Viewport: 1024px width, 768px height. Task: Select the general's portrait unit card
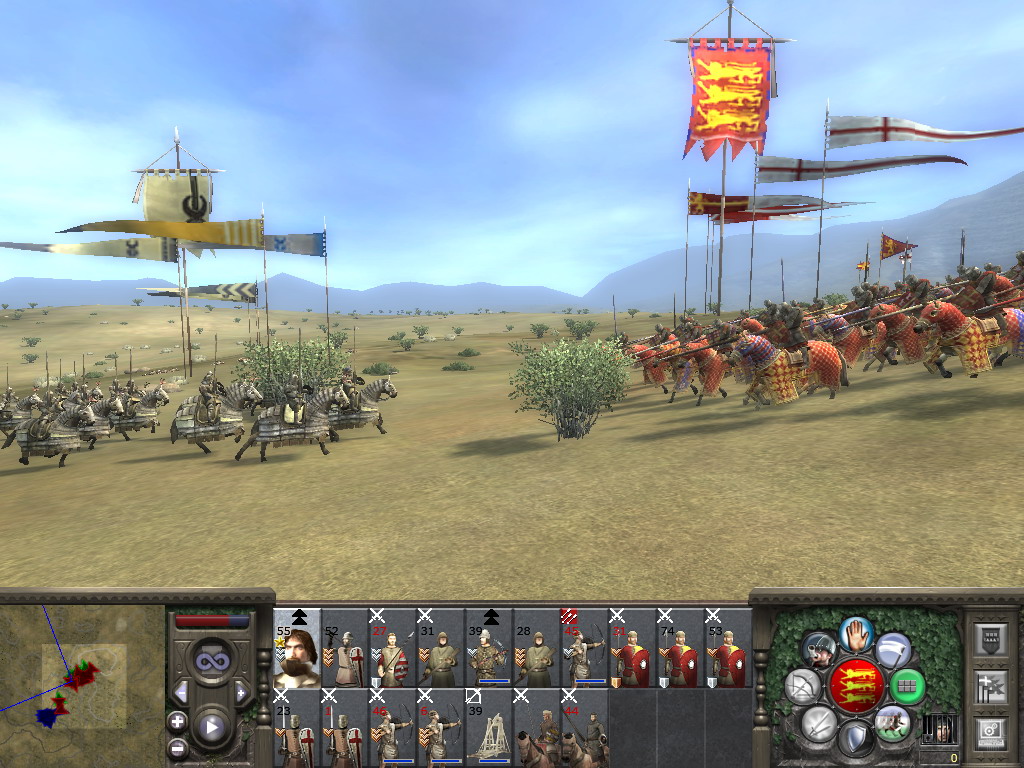297,648
